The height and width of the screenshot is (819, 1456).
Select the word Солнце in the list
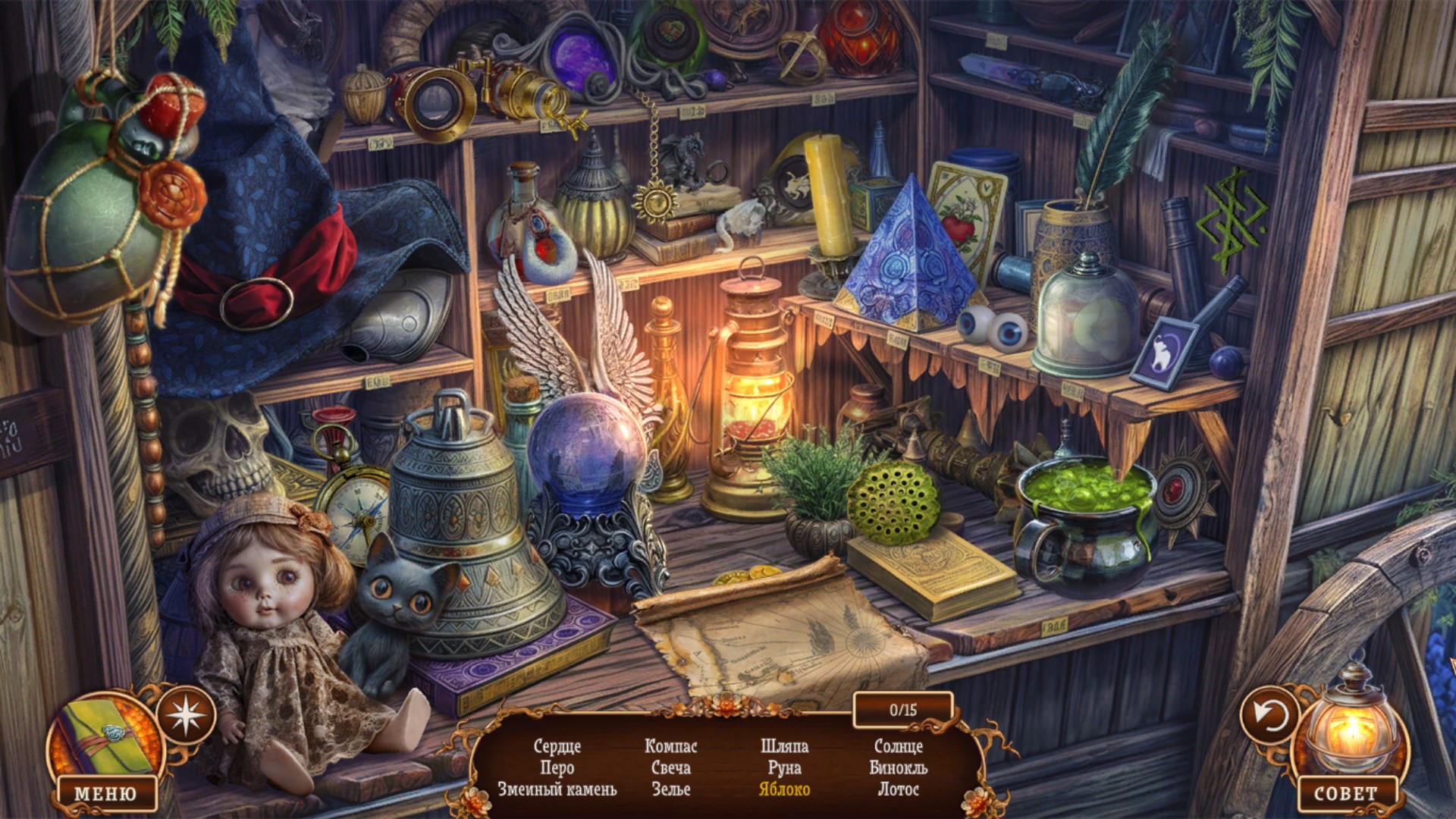click(x=898, y=746)
